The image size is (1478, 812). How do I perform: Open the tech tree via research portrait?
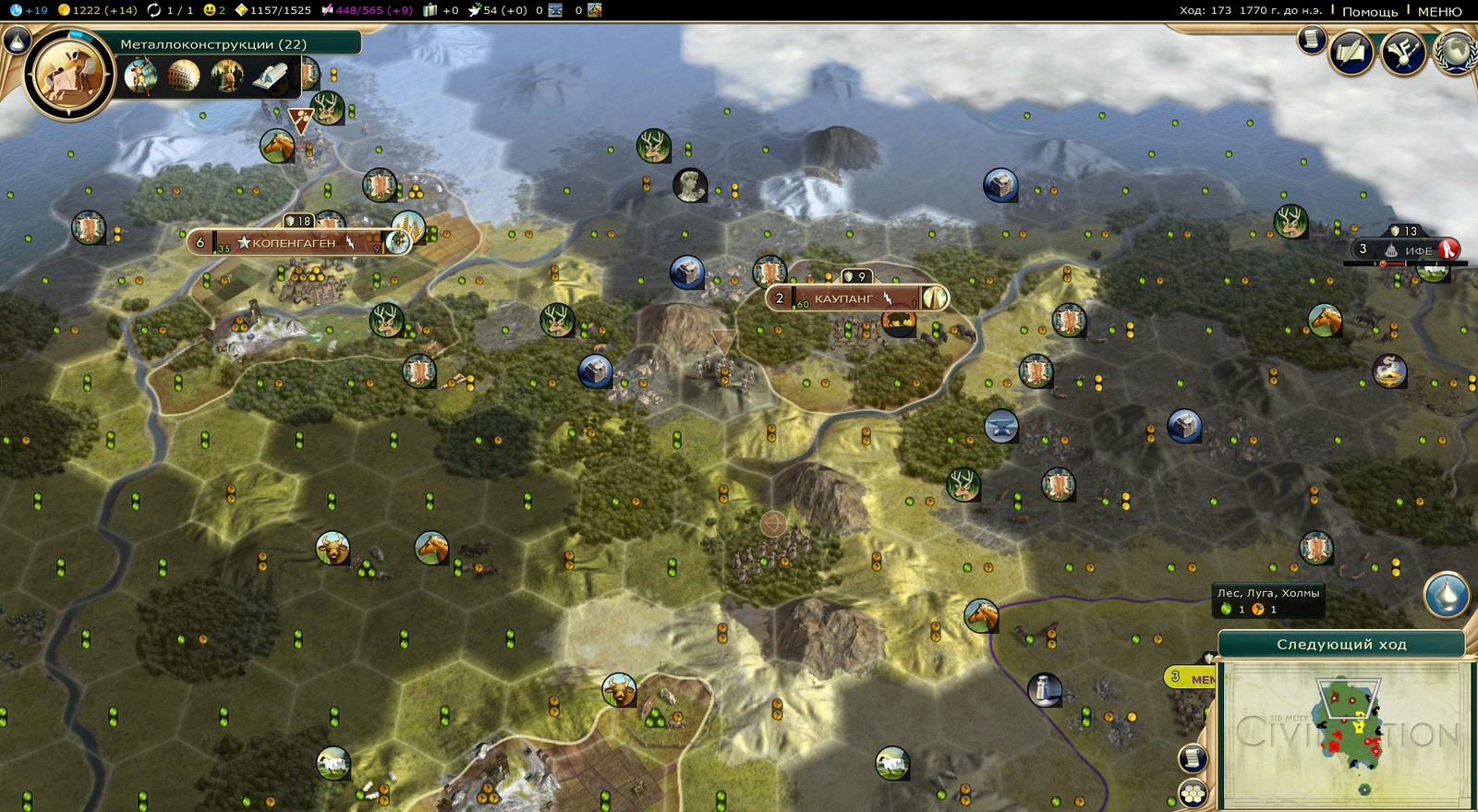(x=68, y=74)
